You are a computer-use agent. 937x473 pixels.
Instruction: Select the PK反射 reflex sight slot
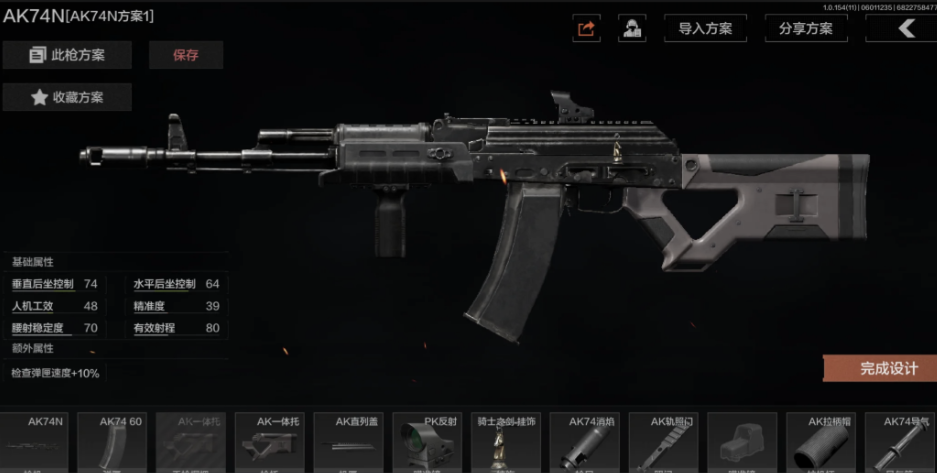tap(428, 442)
